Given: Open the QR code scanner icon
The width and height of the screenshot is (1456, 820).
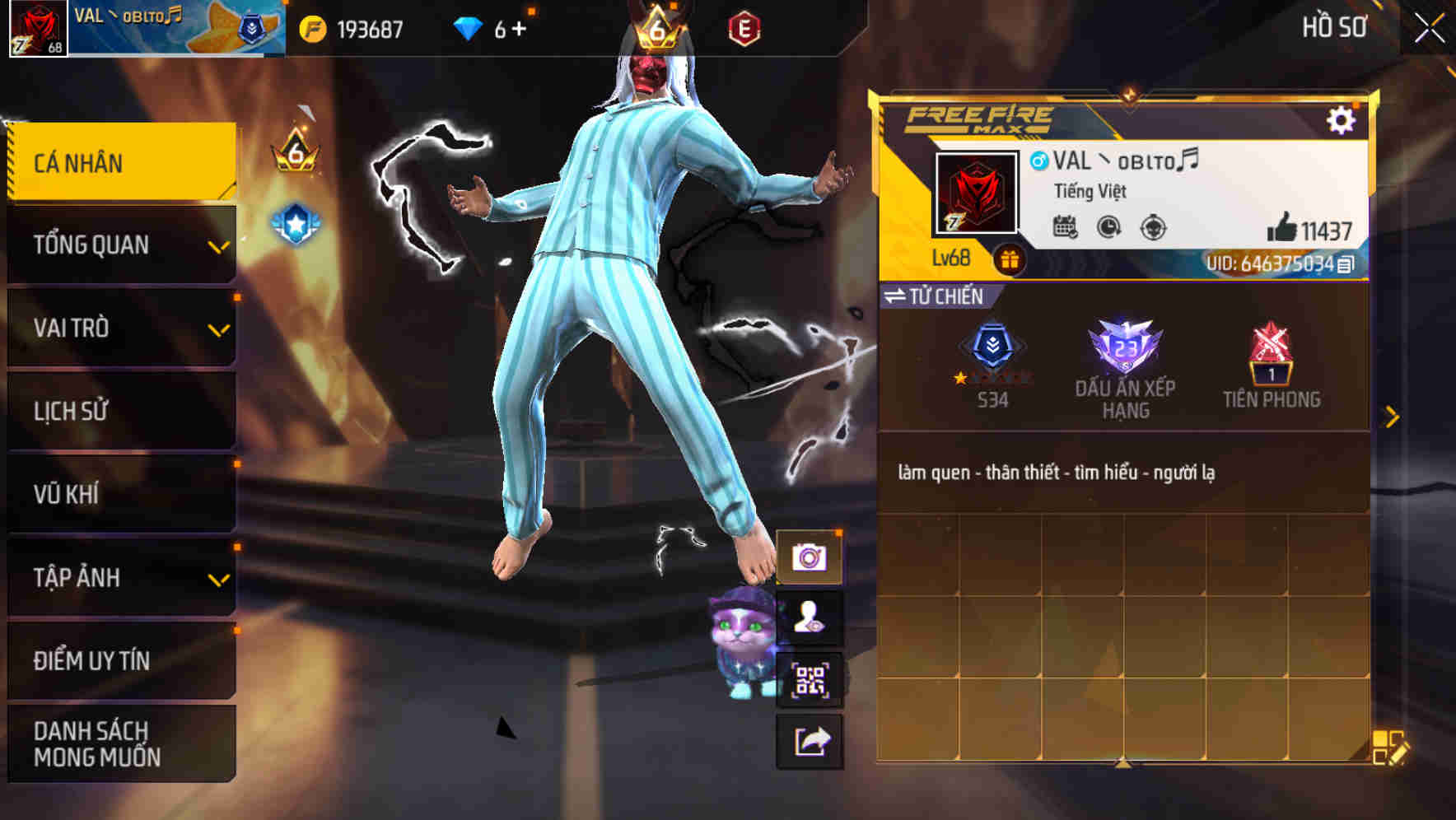Looking at the screenshot, I should click(x=810, y=678).
